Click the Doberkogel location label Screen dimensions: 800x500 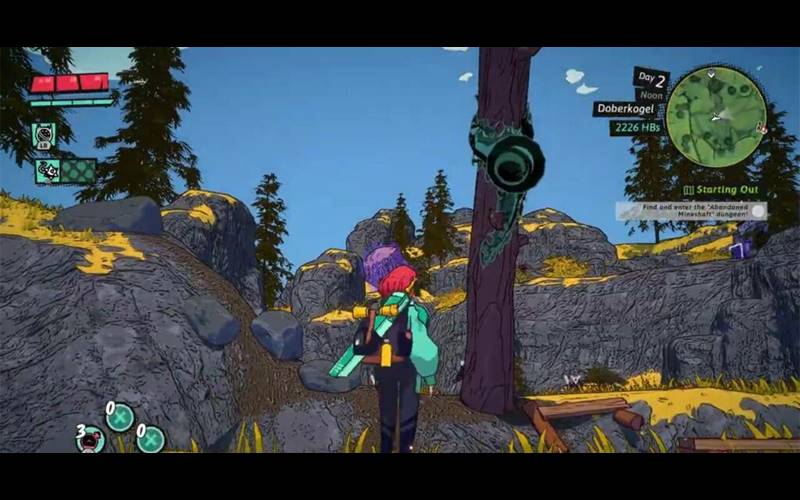pyautogui.click(x=625, y=108)
